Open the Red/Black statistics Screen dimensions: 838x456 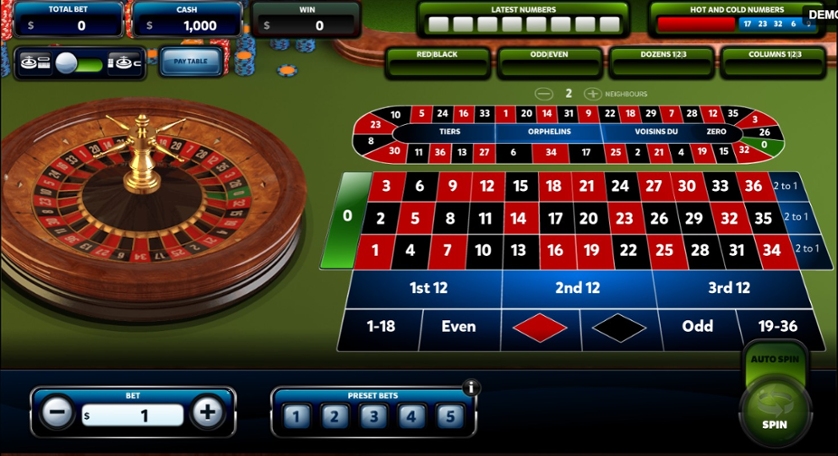click(438, 56)
